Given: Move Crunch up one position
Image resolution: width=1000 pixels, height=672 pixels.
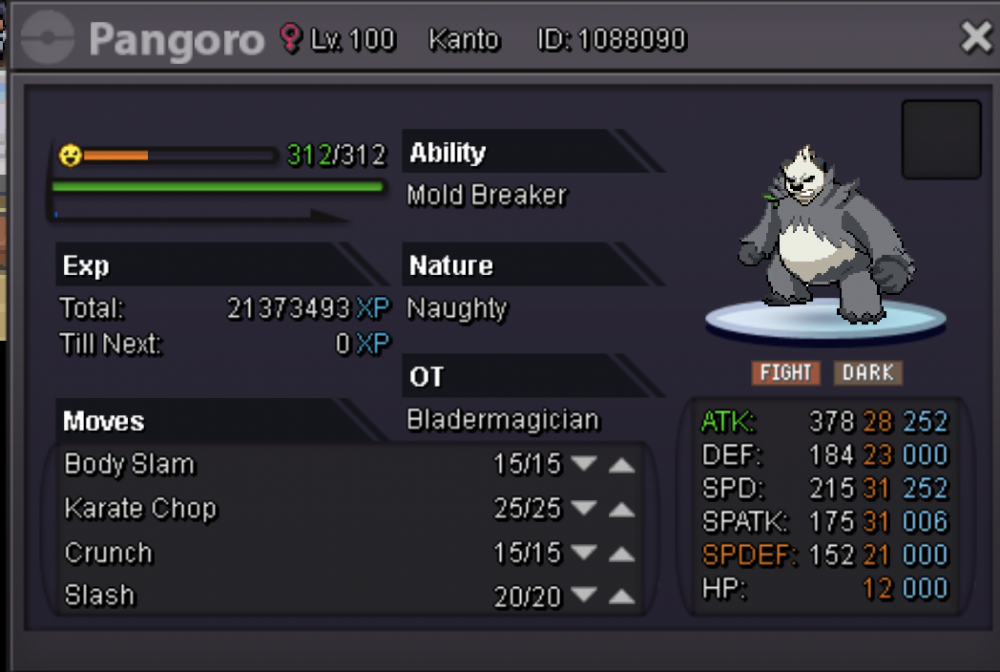Looking at the screenshot, I should [622, 553].
